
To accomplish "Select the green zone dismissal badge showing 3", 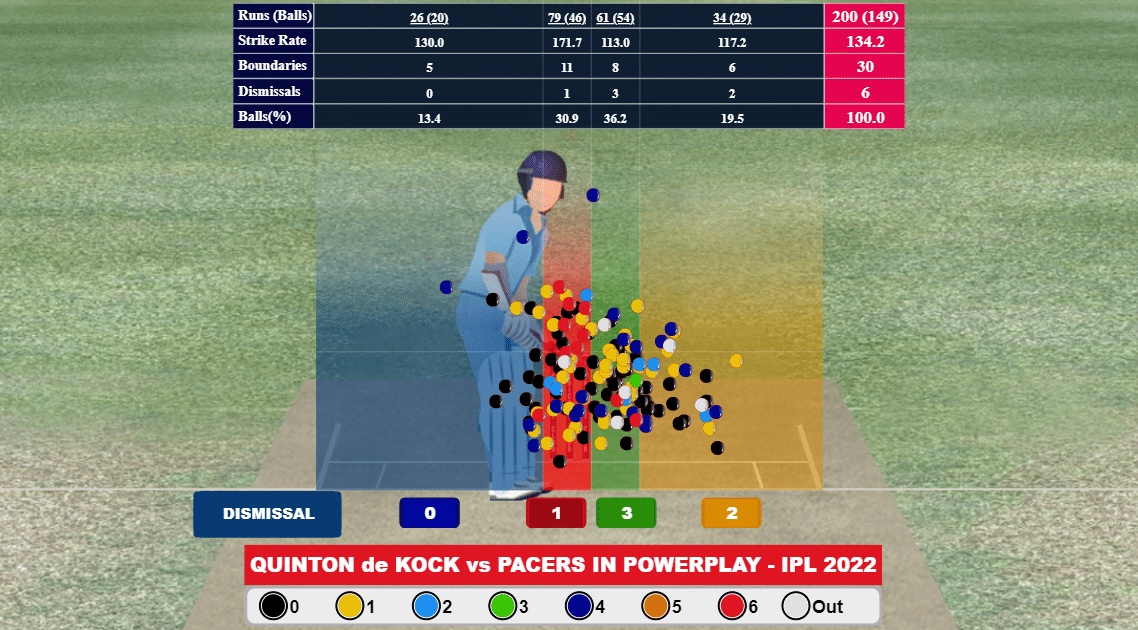I will coord(626,513).
